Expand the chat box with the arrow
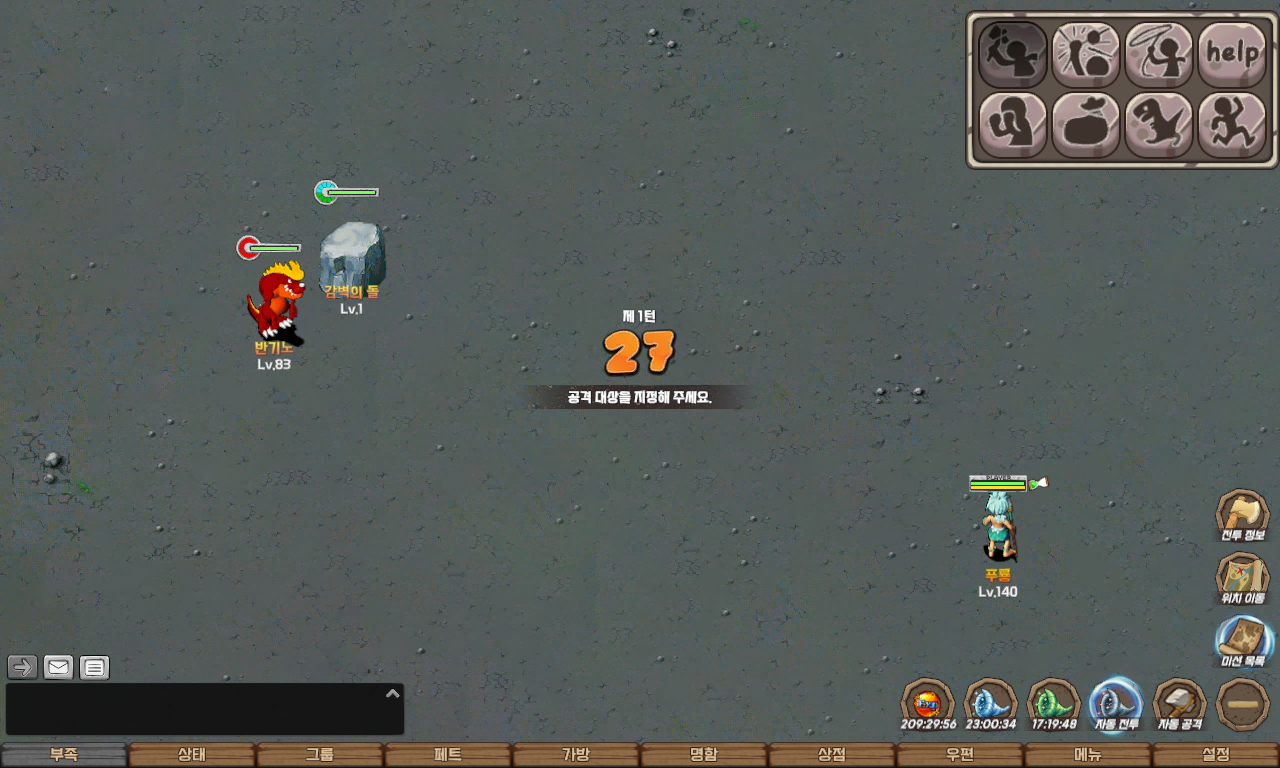The height and width of the screenshot is (768, 1280). point(393,693)
